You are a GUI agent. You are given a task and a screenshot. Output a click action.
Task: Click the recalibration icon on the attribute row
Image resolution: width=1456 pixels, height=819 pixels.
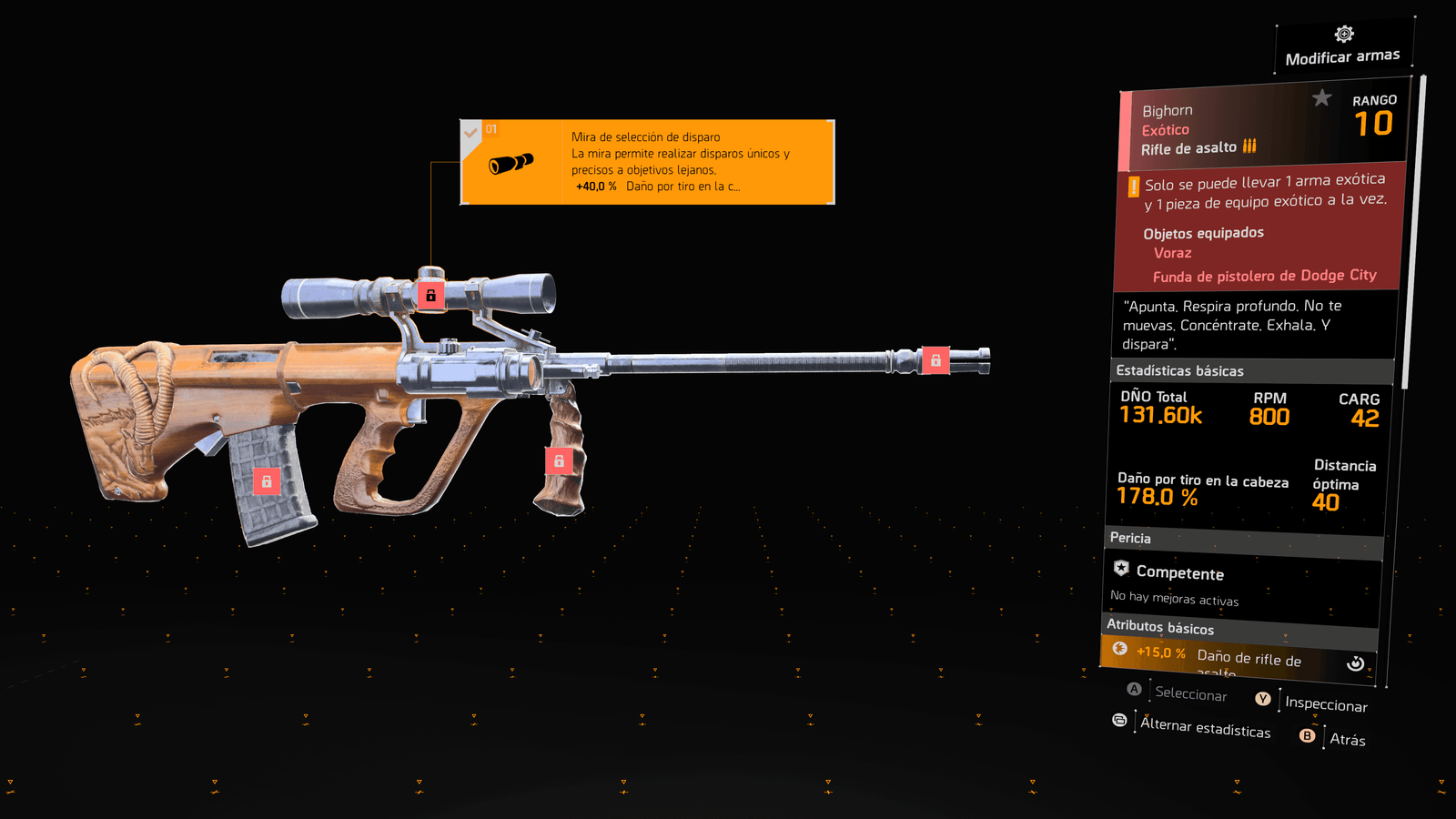pos(1355,663)
